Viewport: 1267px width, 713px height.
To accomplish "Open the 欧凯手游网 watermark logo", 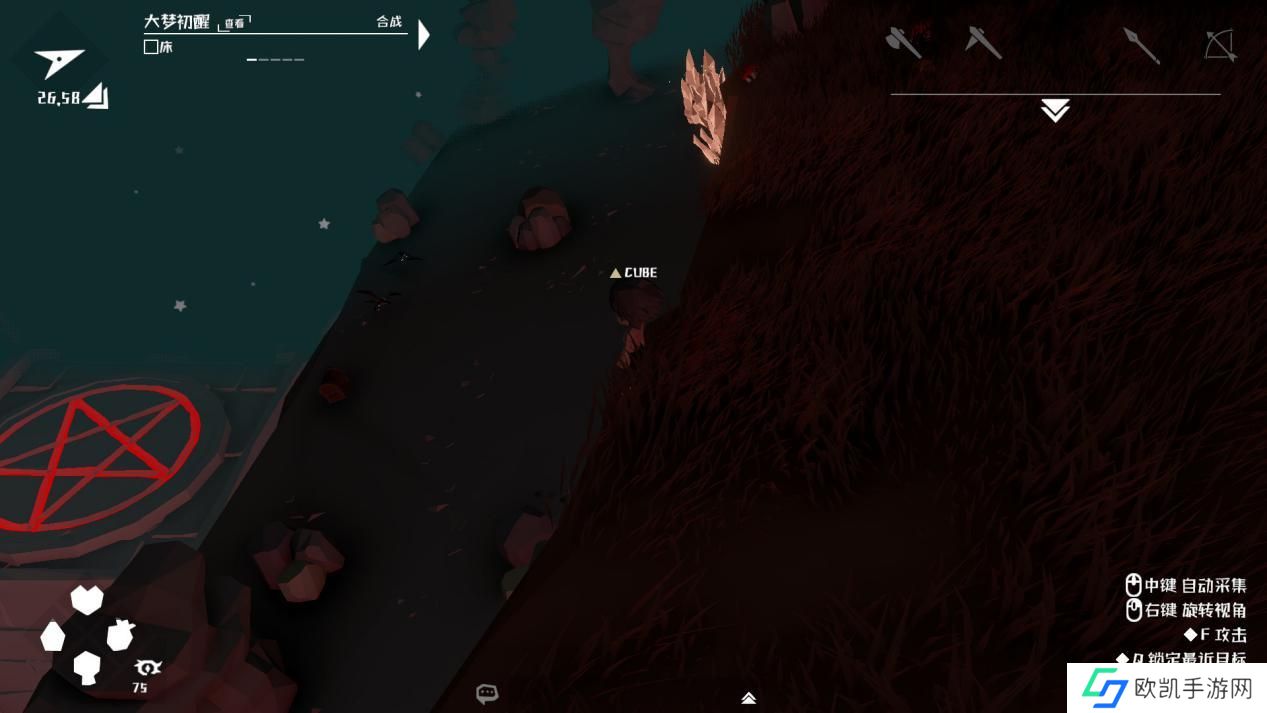I will coord(1166,688).
